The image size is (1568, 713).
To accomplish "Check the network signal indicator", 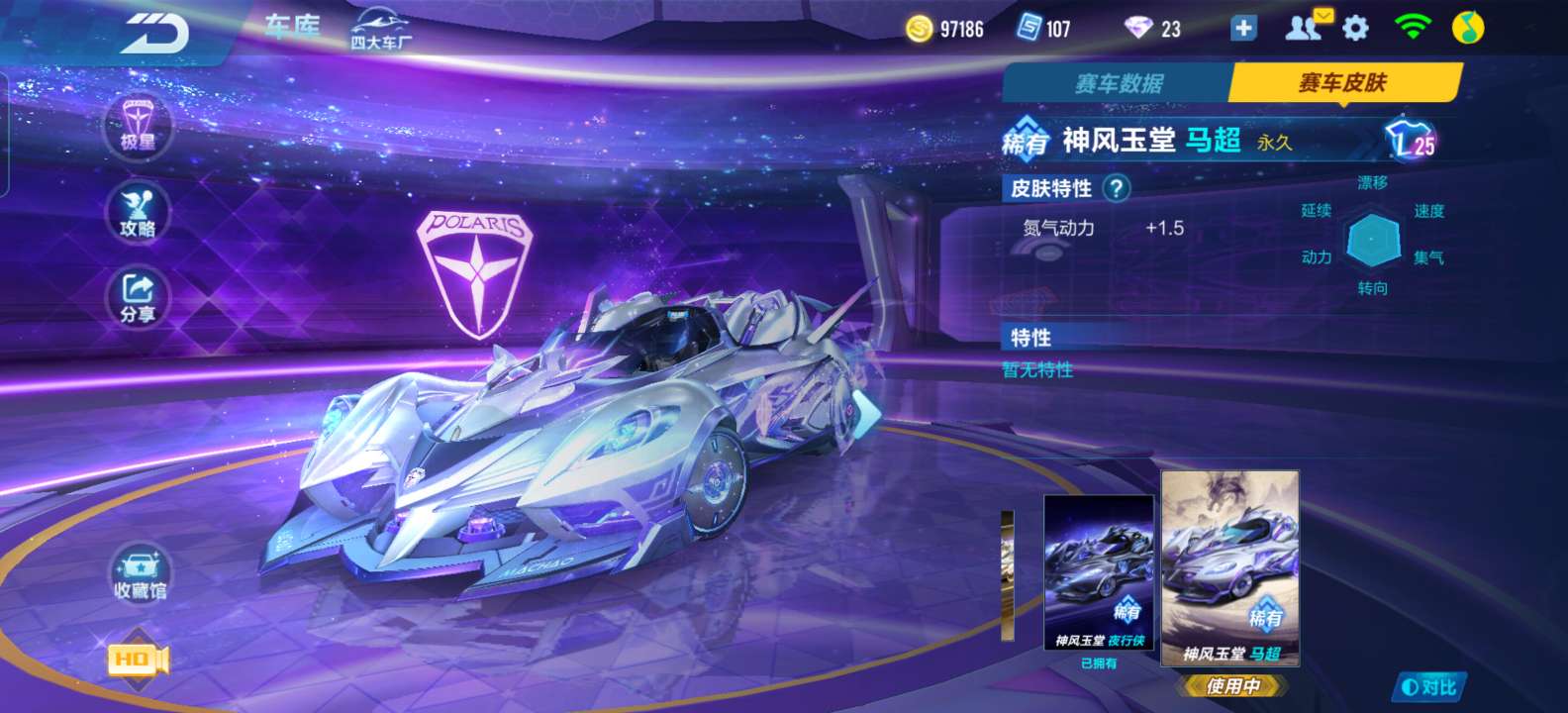I will click(x=1411, y=29).
